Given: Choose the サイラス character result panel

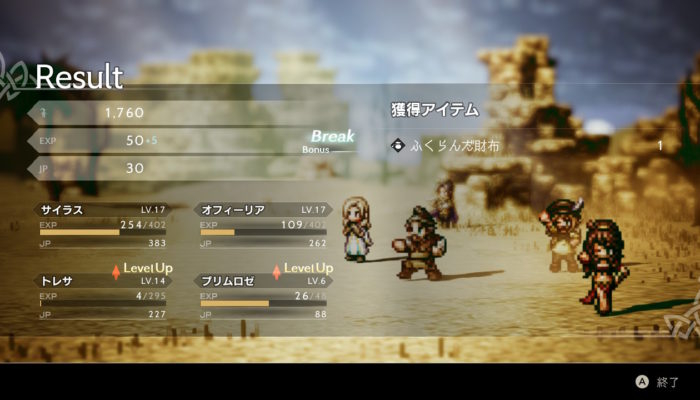Looking at the screenshot, I should tap(101, 226).
